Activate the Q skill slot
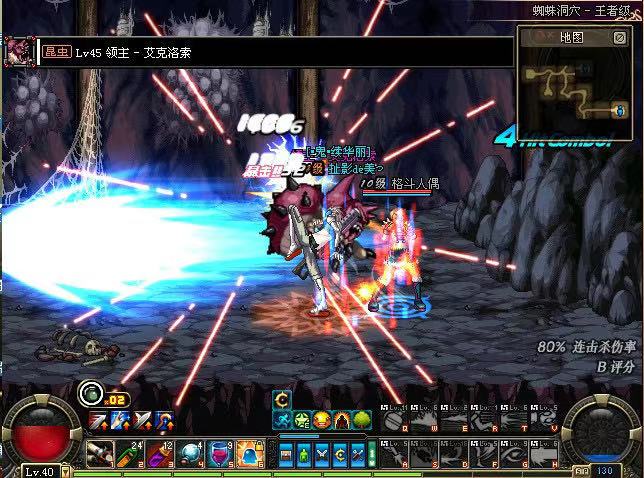644x478 pixels. point(395,421)
